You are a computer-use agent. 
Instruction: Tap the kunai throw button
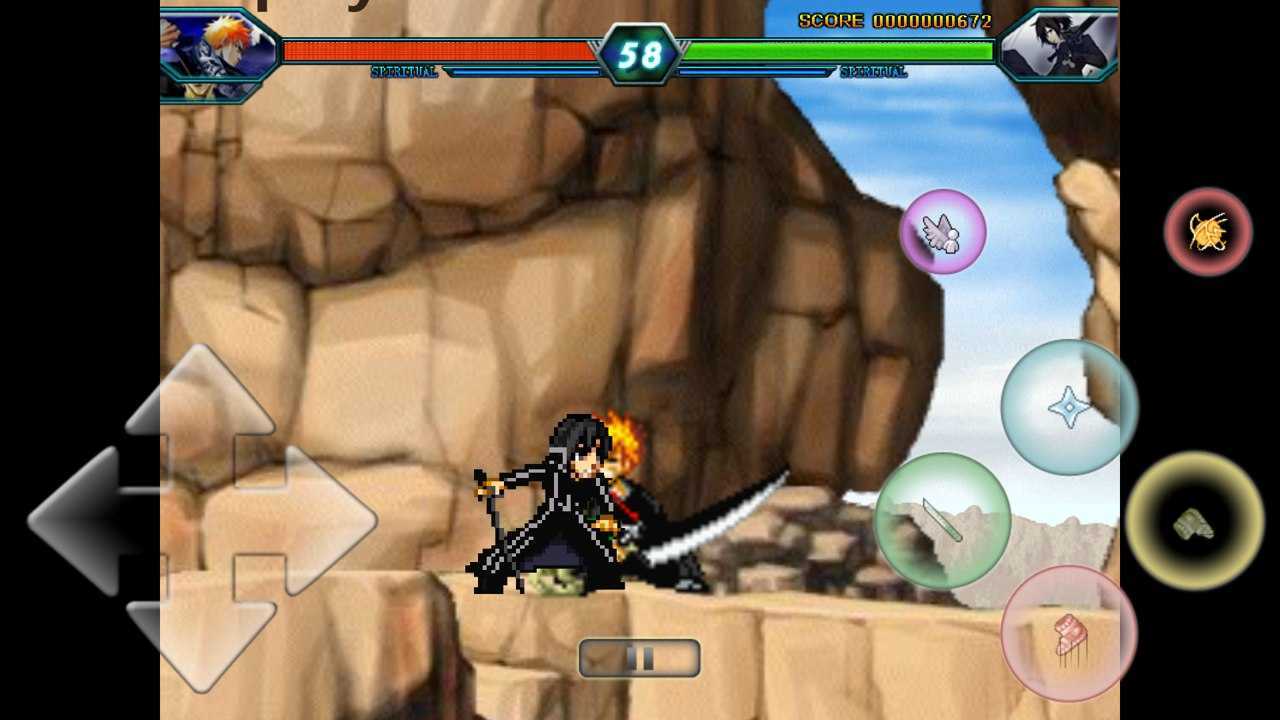940,520
